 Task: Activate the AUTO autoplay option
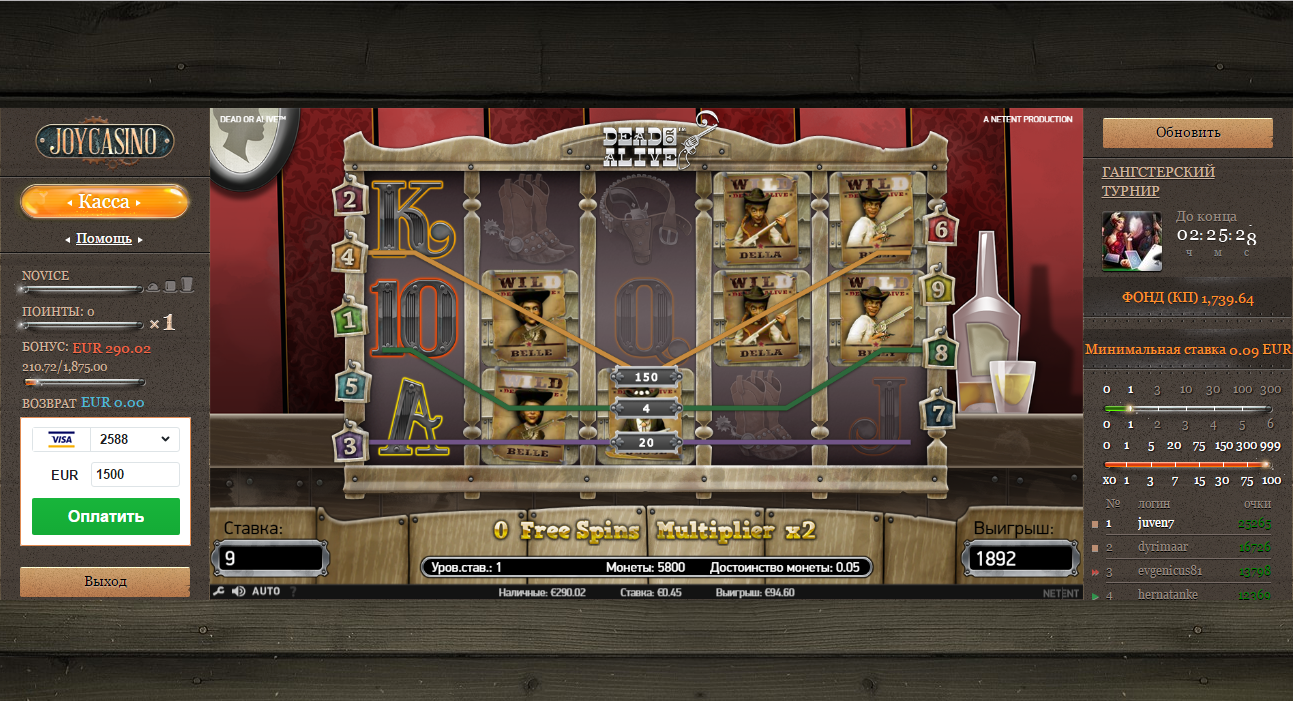(266, 591)
